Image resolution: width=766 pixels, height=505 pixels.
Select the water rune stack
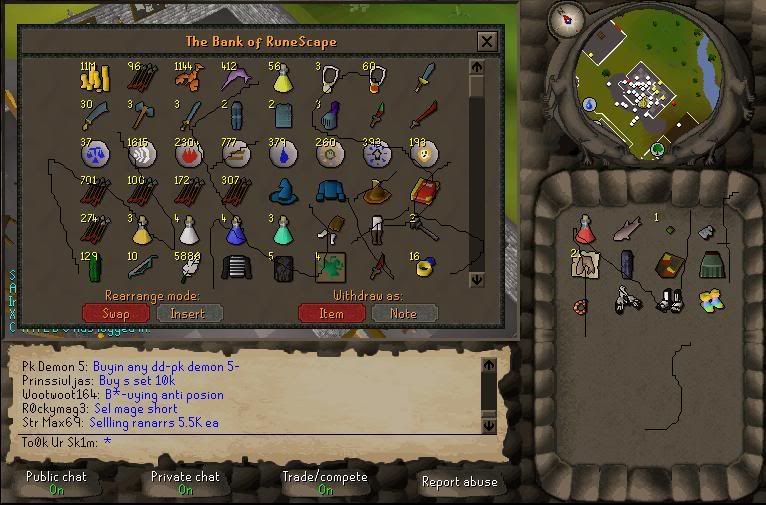pos(281,154)
